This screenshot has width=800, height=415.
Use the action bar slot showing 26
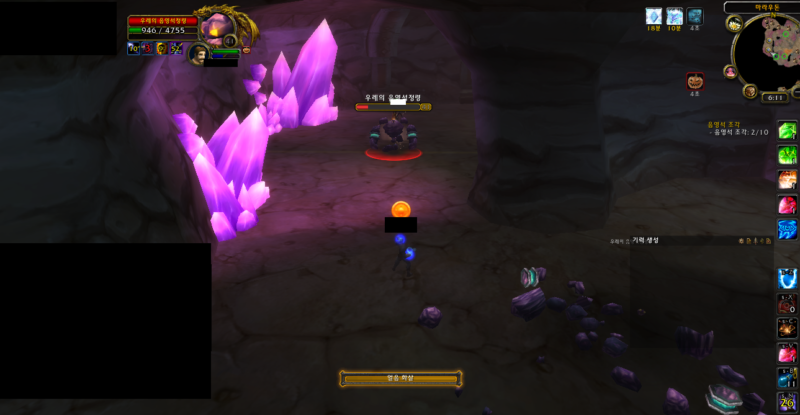(788, 401)
